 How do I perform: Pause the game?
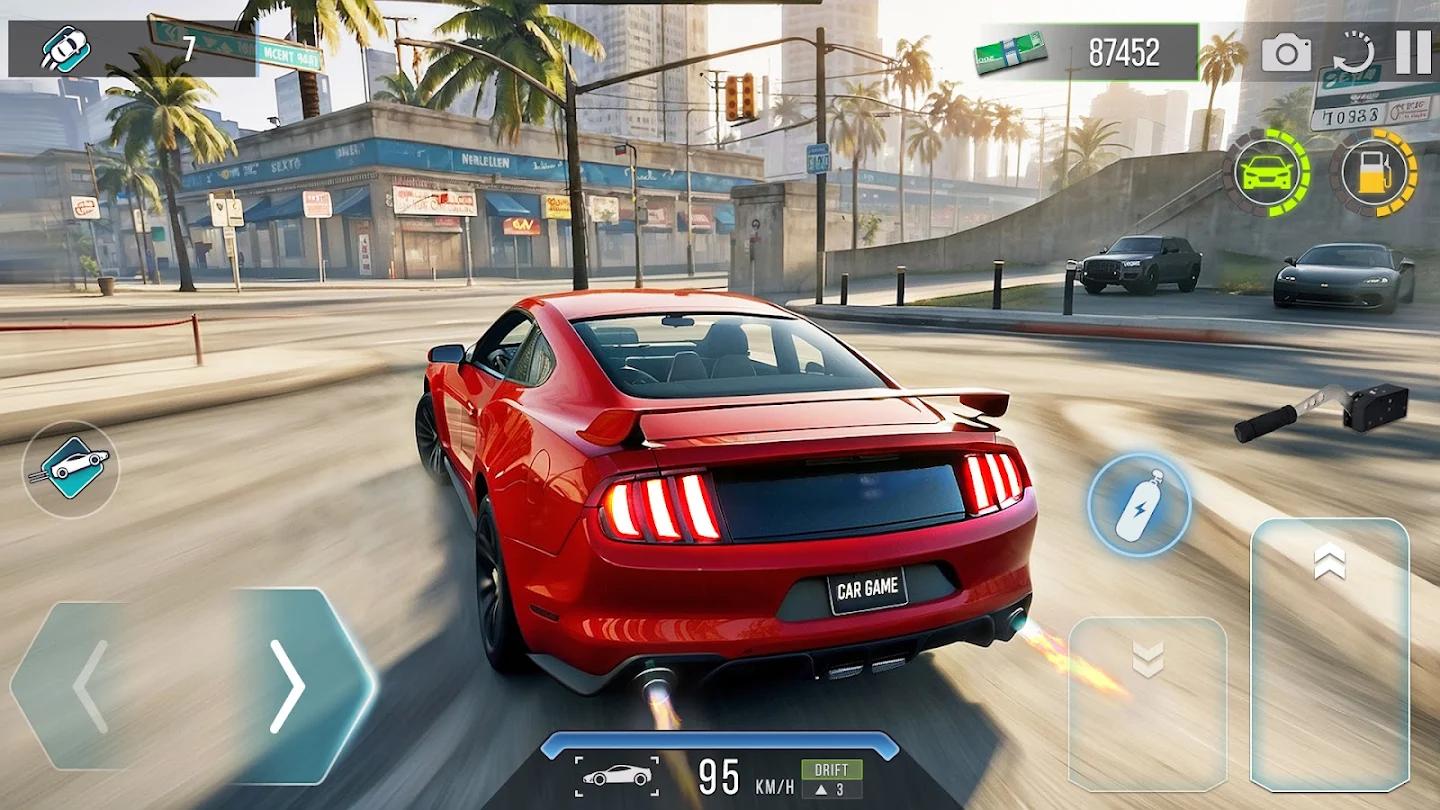tap(1412, 52)
